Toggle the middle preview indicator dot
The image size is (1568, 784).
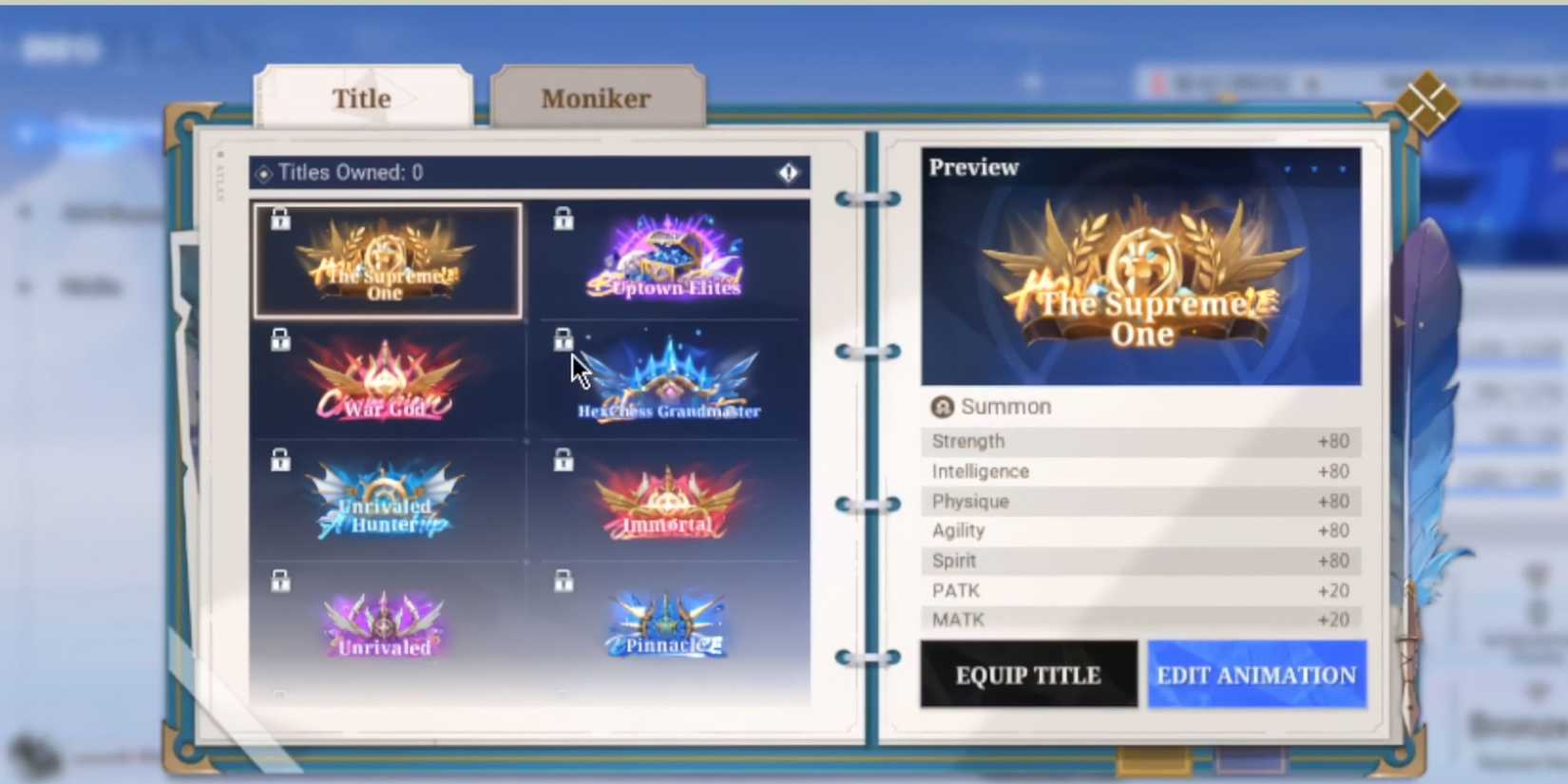coord(1316,168)
